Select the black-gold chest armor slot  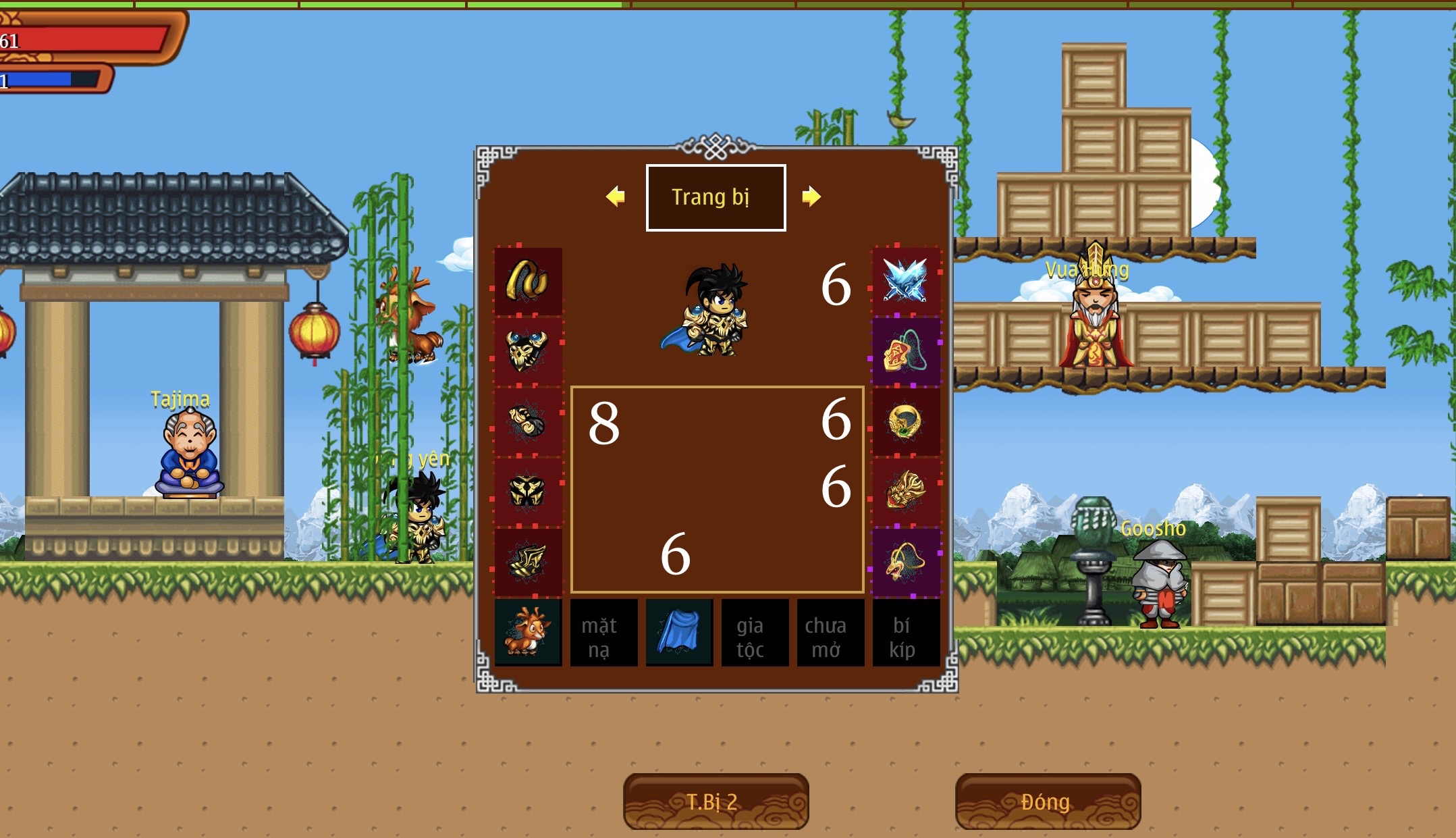tap(528, 492)
